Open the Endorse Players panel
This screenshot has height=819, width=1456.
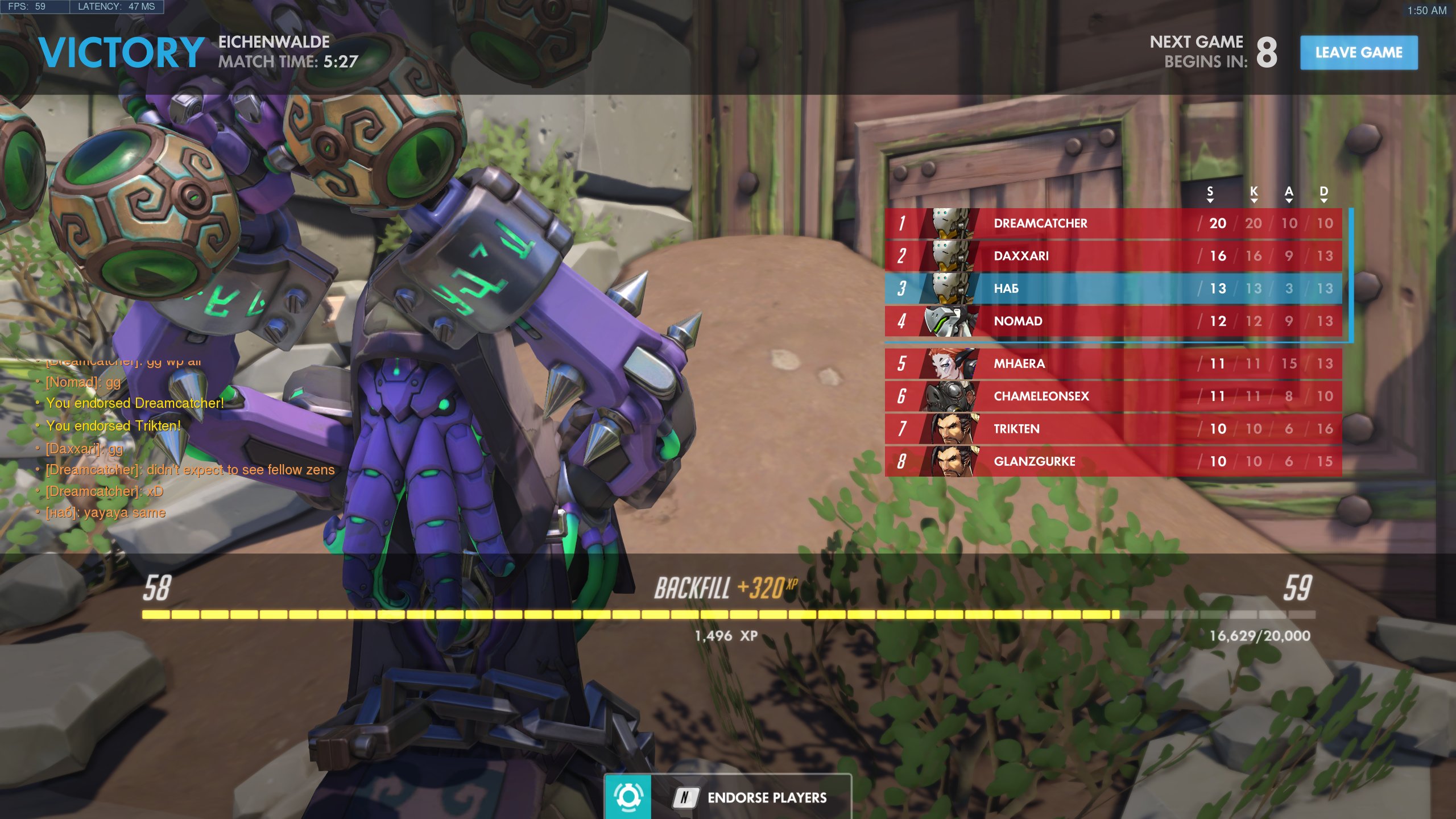(x=728, y=797)
